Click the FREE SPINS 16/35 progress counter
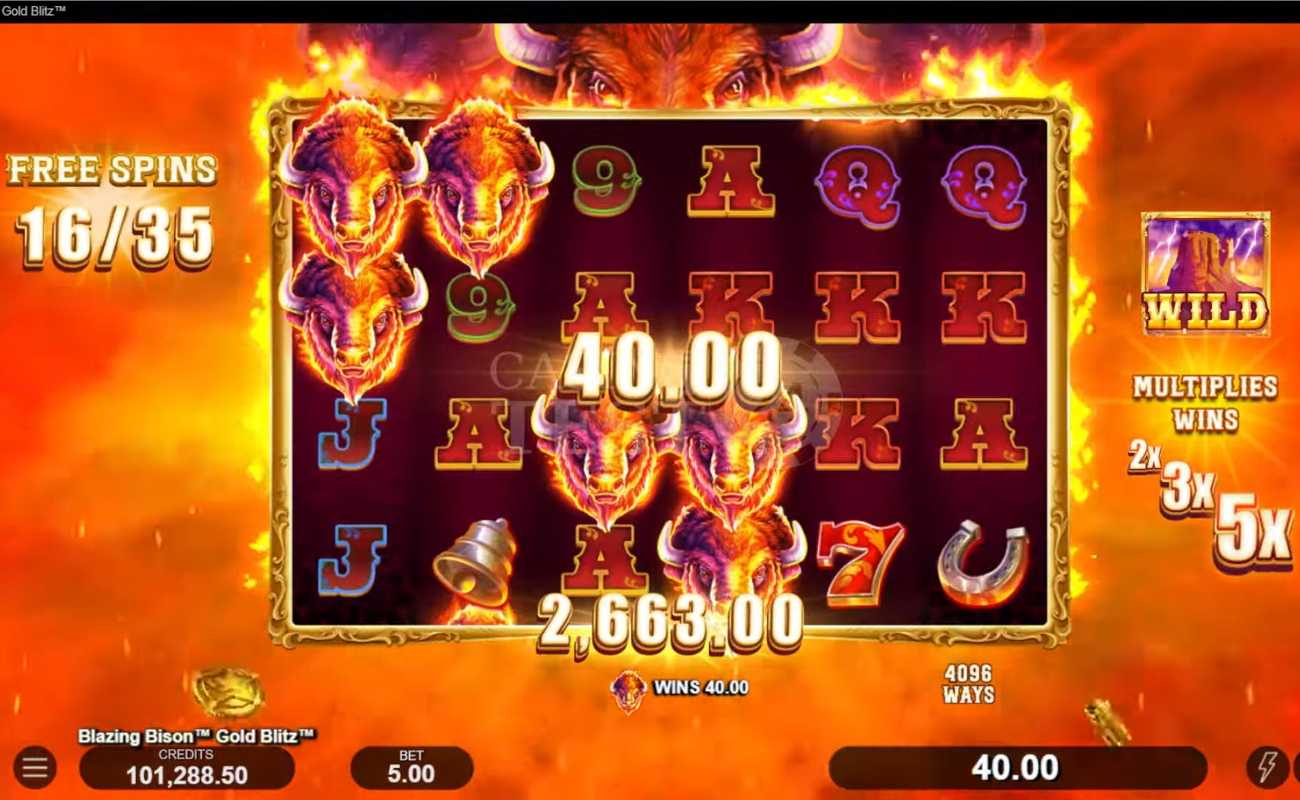Viewport: 1300px width, 800px height. point(110,200)
